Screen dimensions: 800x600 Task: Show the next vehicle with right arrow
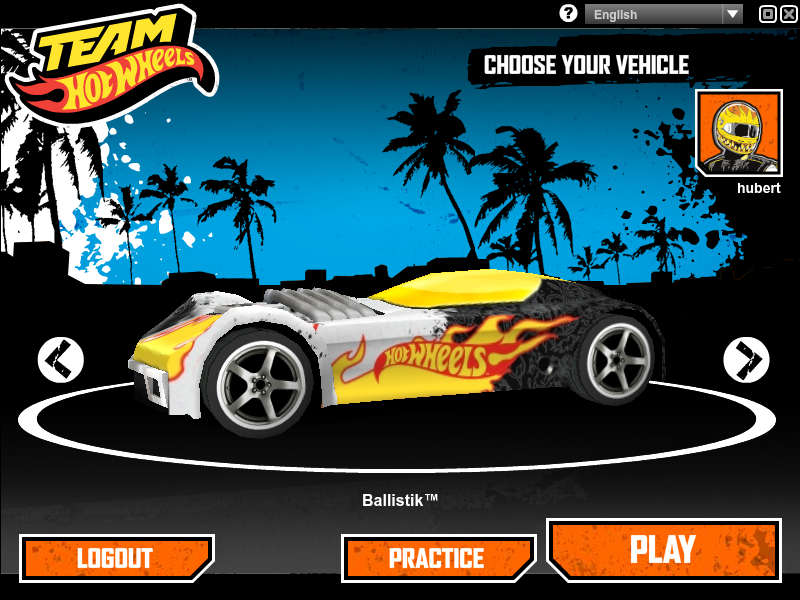pos(746,359)
